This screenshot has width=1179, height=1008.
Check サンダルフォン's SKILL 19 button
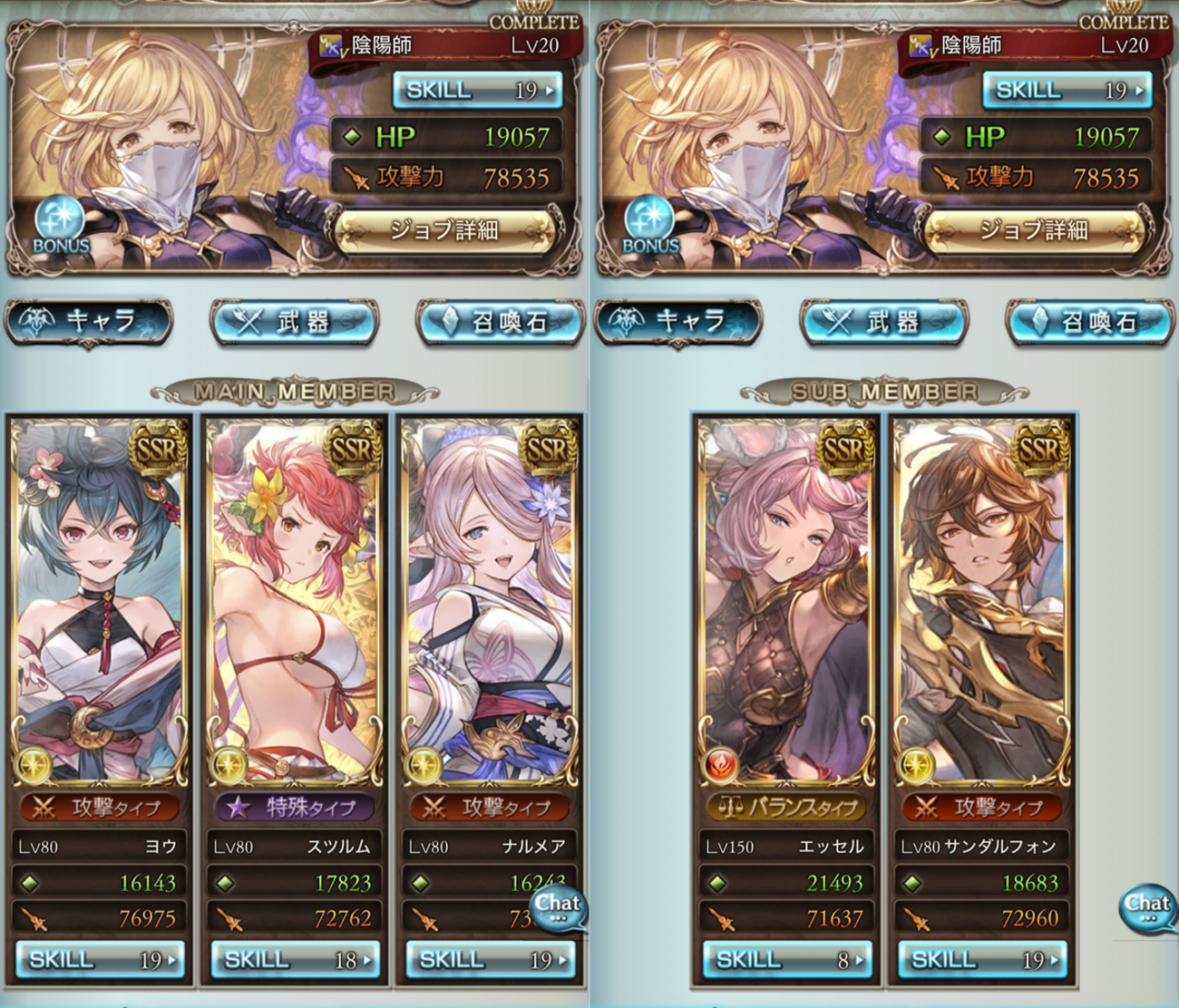click(982, 959)
